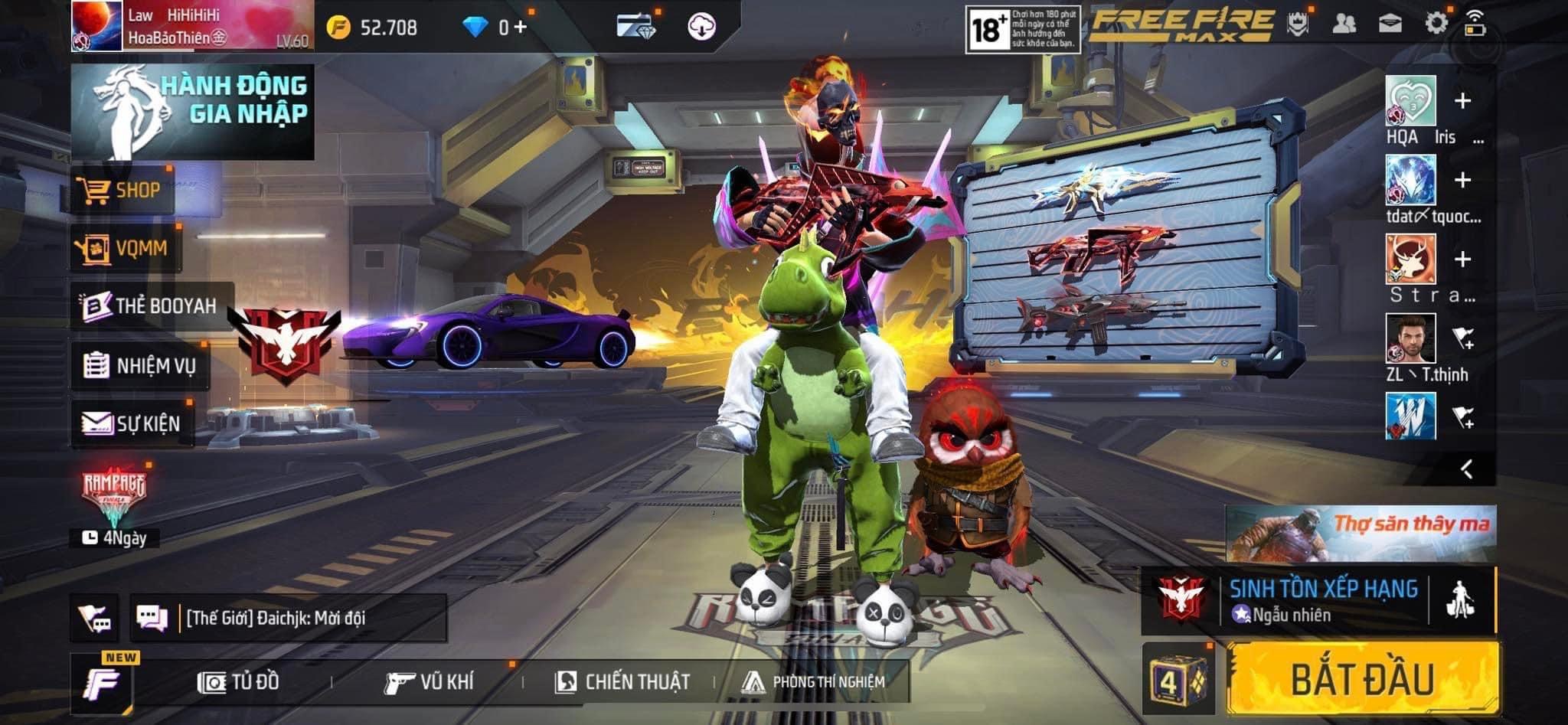Open the VQMM lucky spin menu

click(x=125, y=248)
